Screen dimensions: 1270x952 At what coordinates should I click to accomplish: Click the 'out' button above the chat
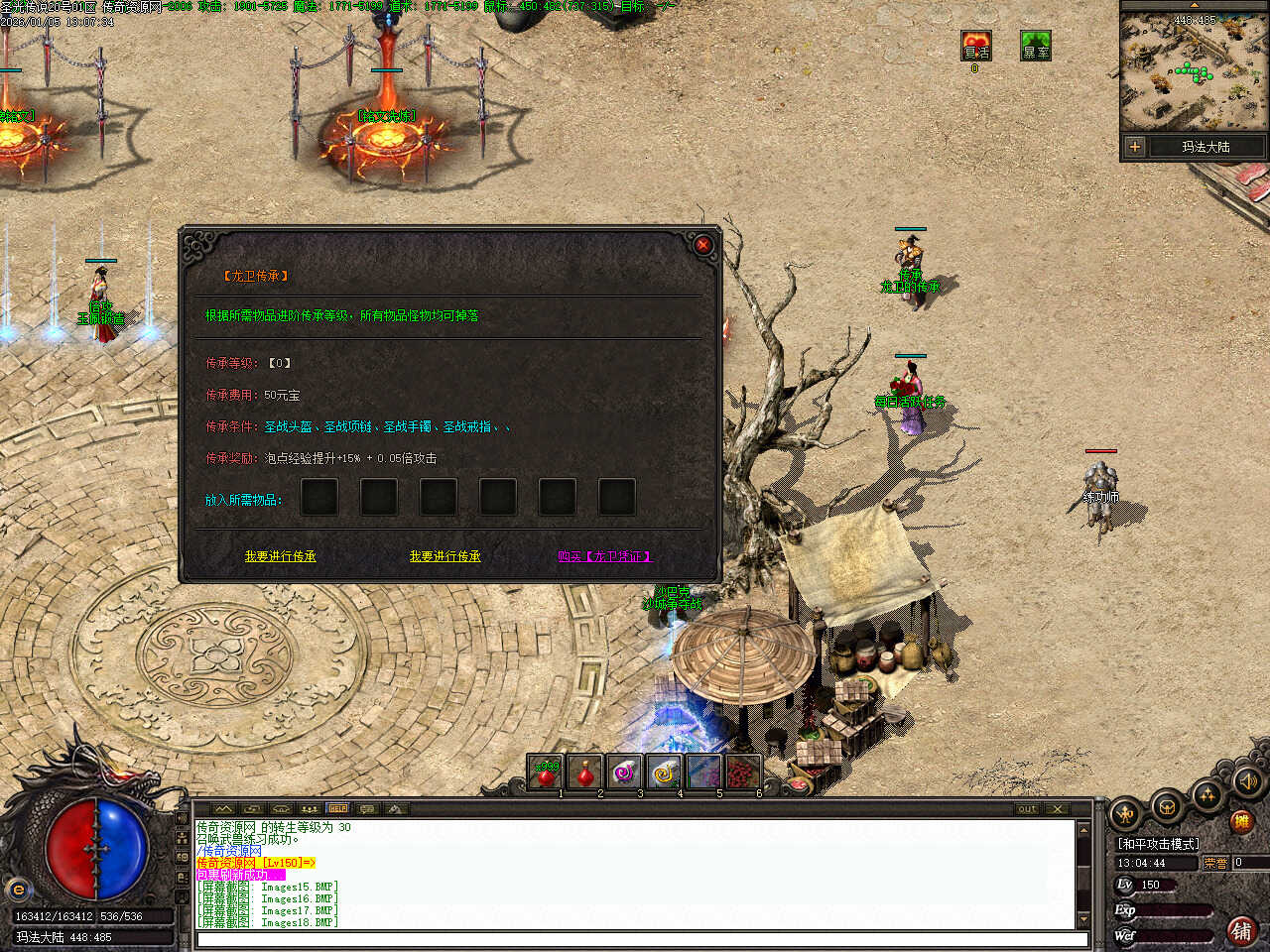tap(1027, 809)
